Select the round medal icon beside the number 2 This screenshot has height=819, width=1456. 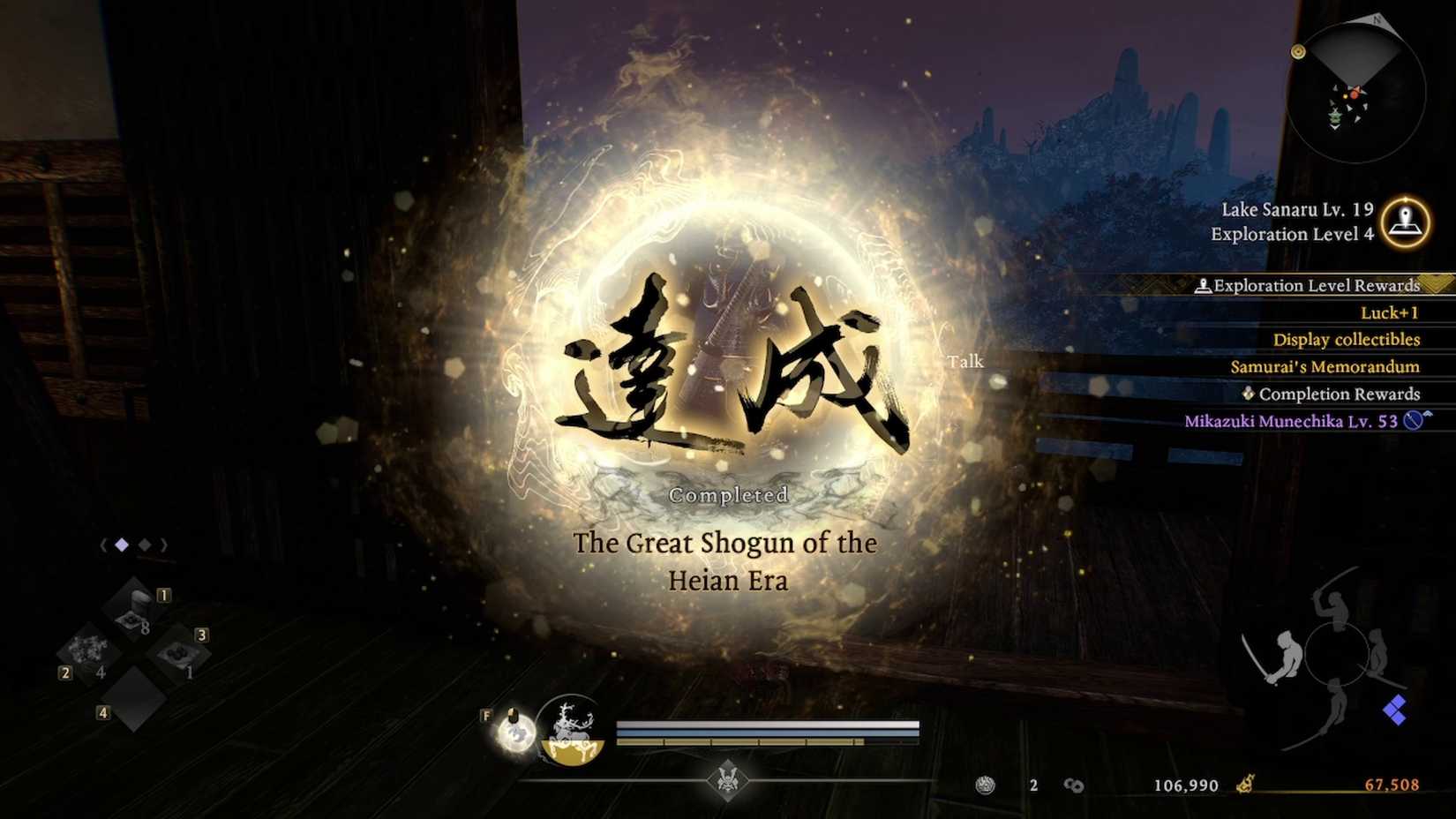(986, 785)
